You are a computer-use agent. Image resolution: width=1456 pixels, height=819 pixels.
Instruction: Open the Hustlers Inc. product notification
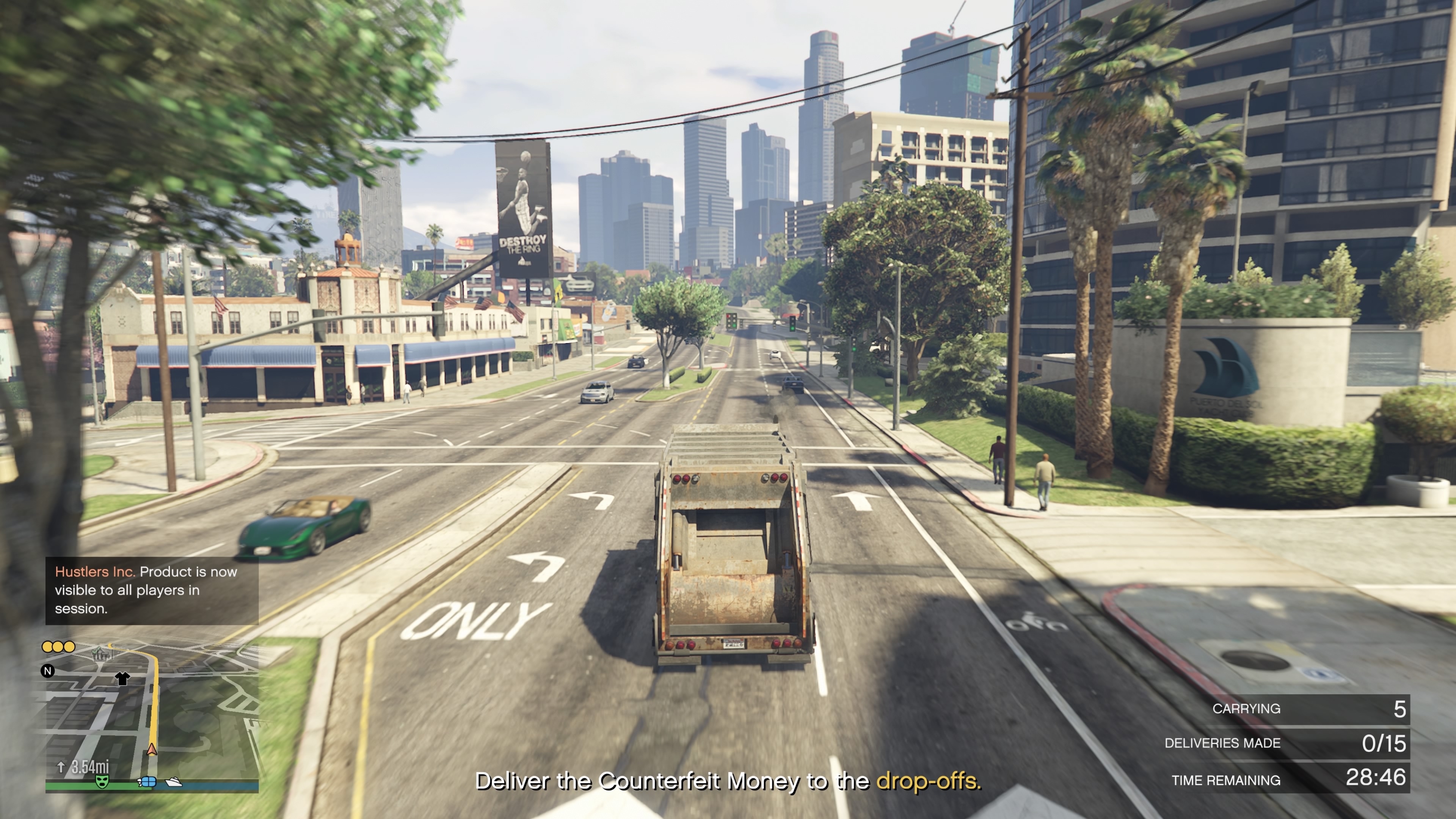152,590
